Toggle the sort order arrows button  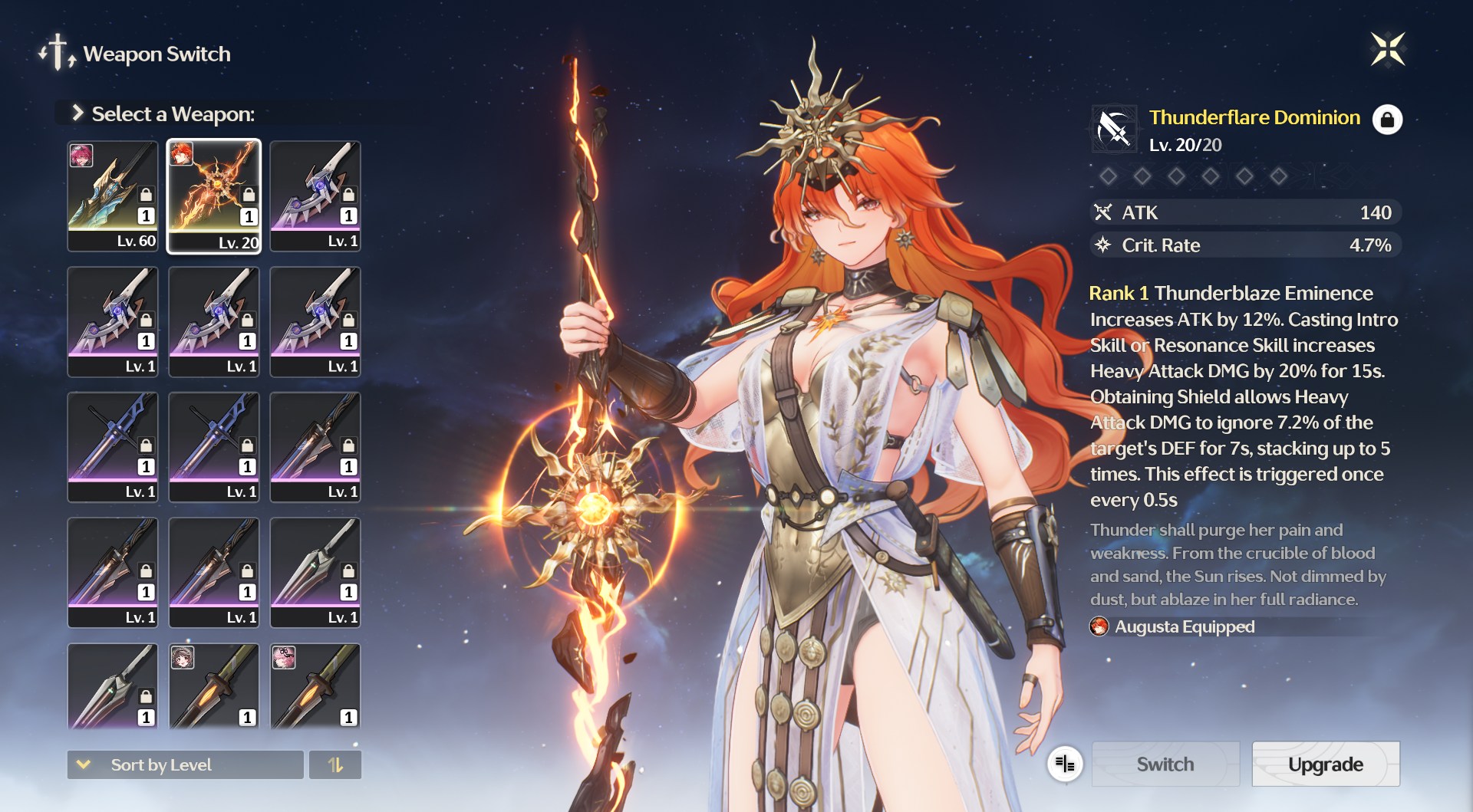335,764
